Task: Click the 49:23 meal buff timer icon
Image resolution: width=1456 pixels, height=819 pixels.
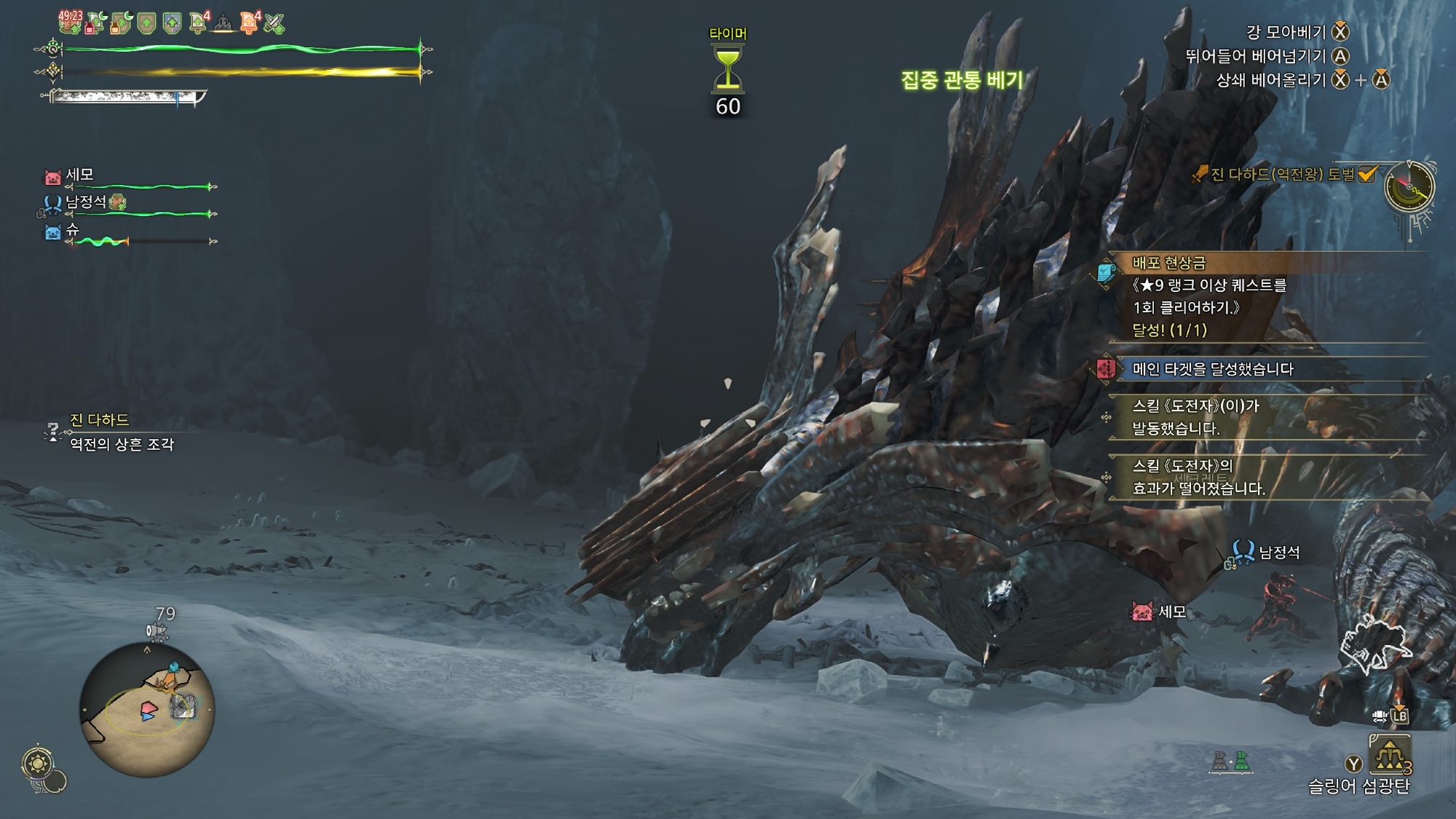Action: tap(71, 22)
